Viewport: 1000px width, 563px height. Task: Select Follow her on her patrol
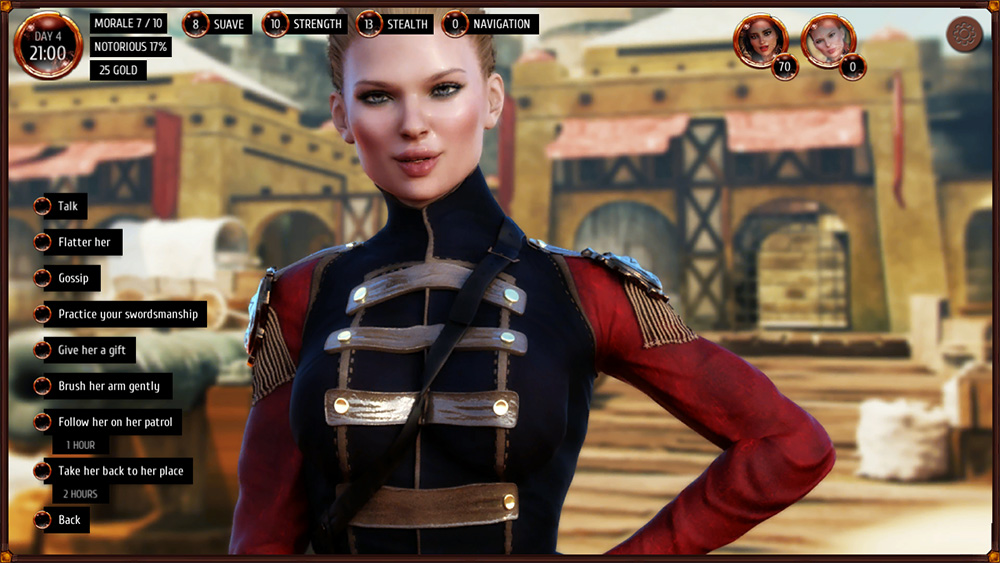[x=115, y=422]
